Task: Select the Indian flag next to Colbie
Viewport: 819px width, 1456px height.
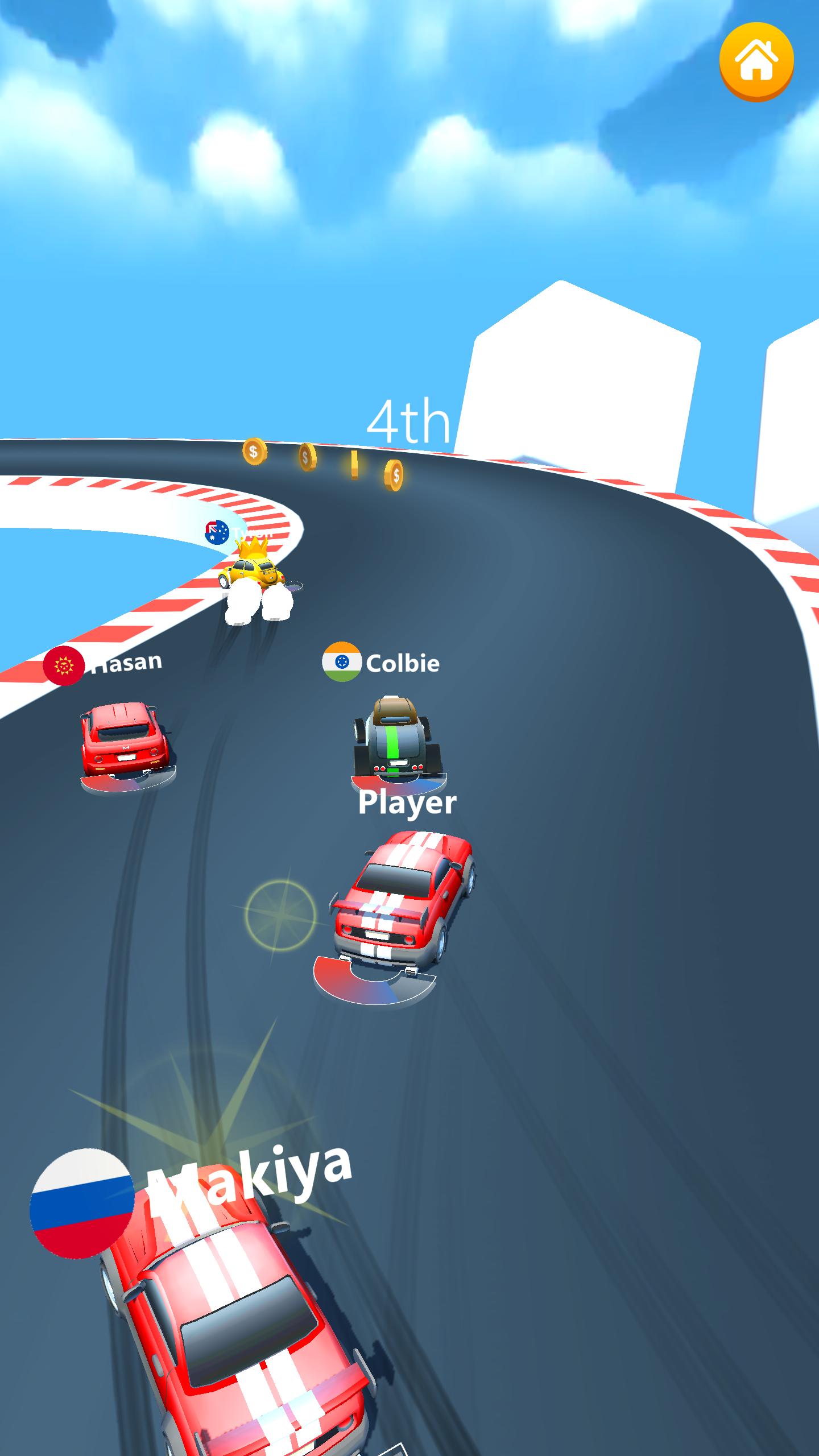Action: [342, 661]
